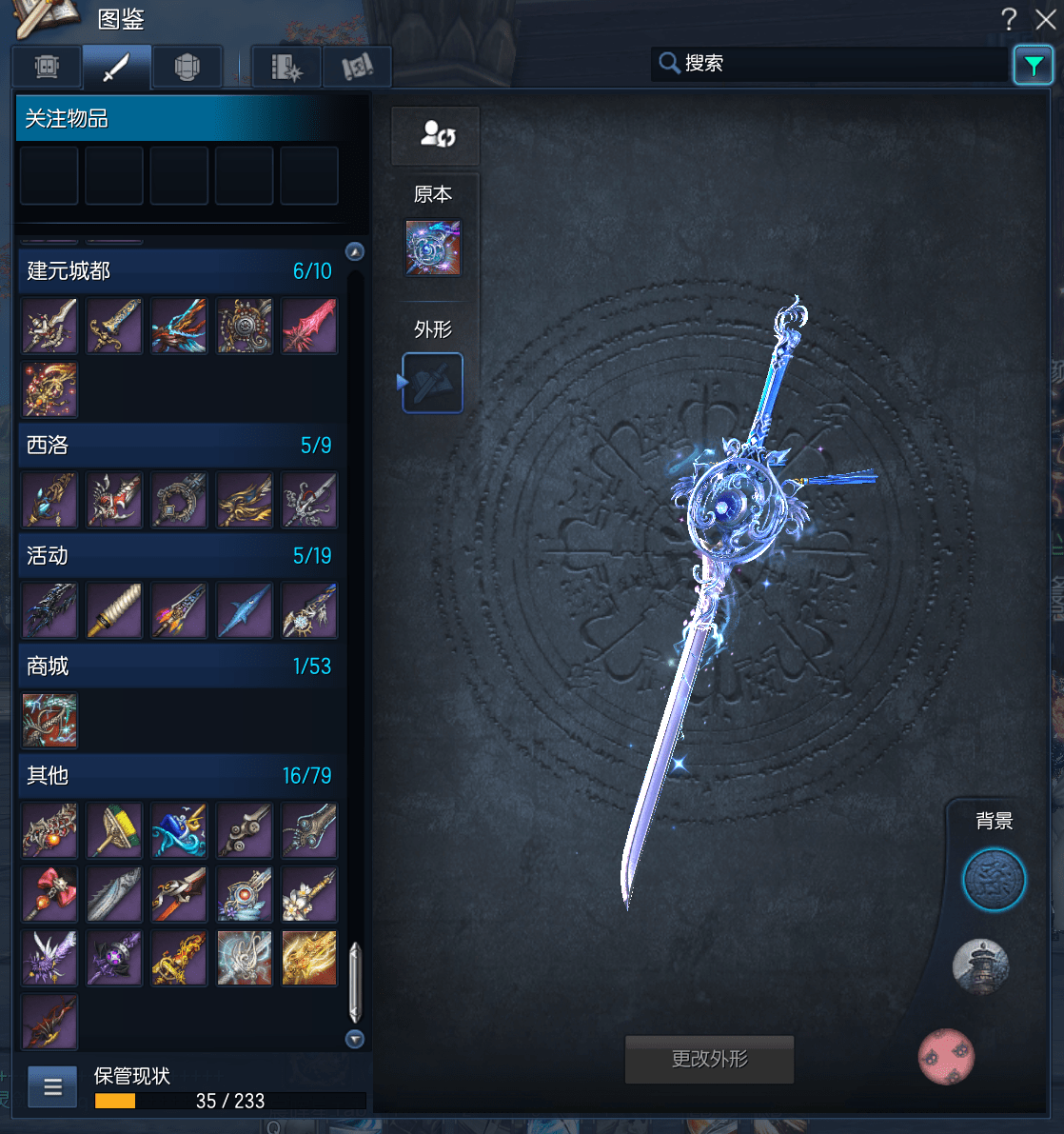Select the red crystal sword in 建元城都
Image resolution: width=1064 pixels, height=1134 pixels.
tap(309, 326)
